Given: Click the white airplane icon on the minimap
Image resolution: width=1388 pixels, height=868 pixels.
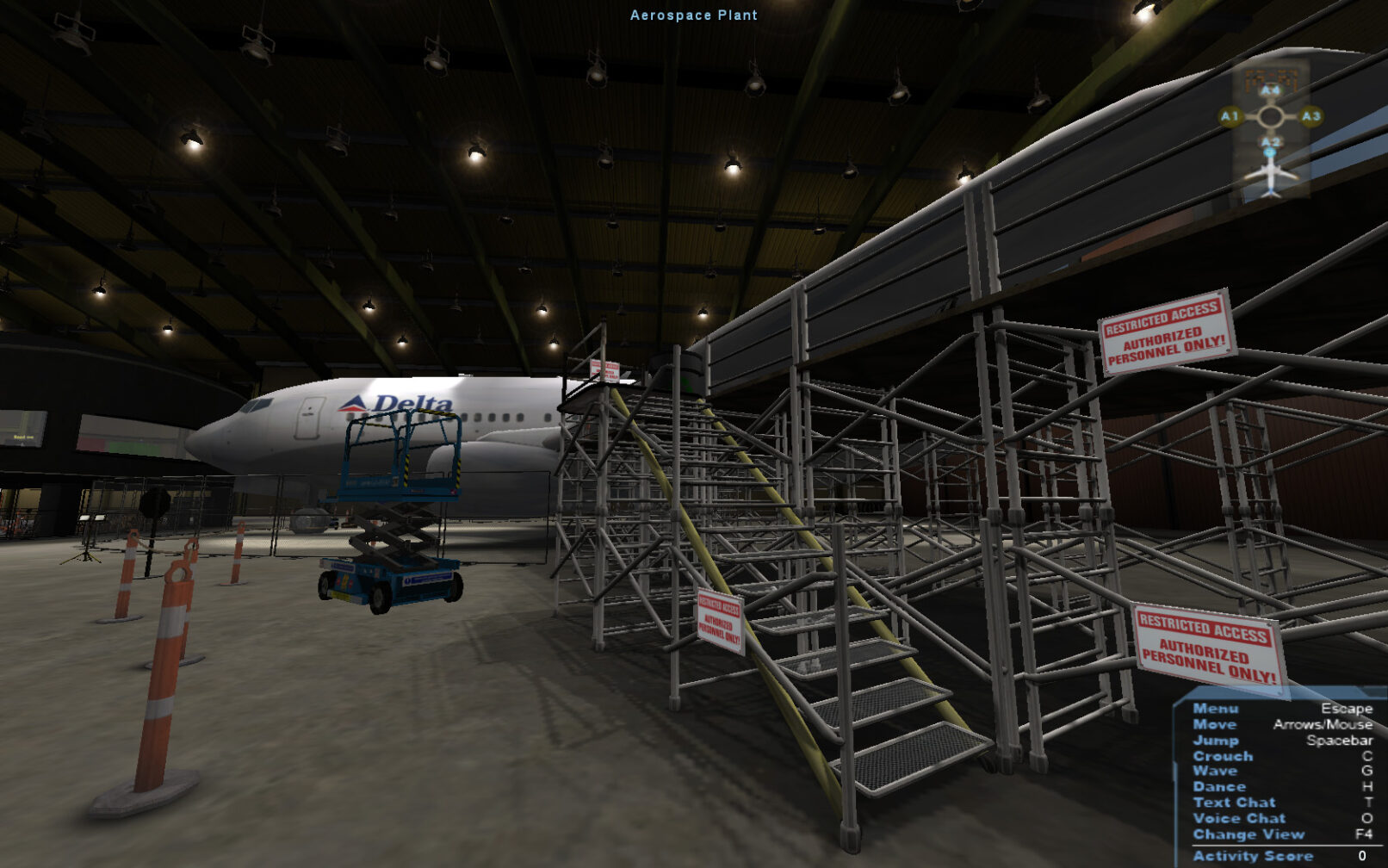Looking at the screenshot, I should point(1271,175).
